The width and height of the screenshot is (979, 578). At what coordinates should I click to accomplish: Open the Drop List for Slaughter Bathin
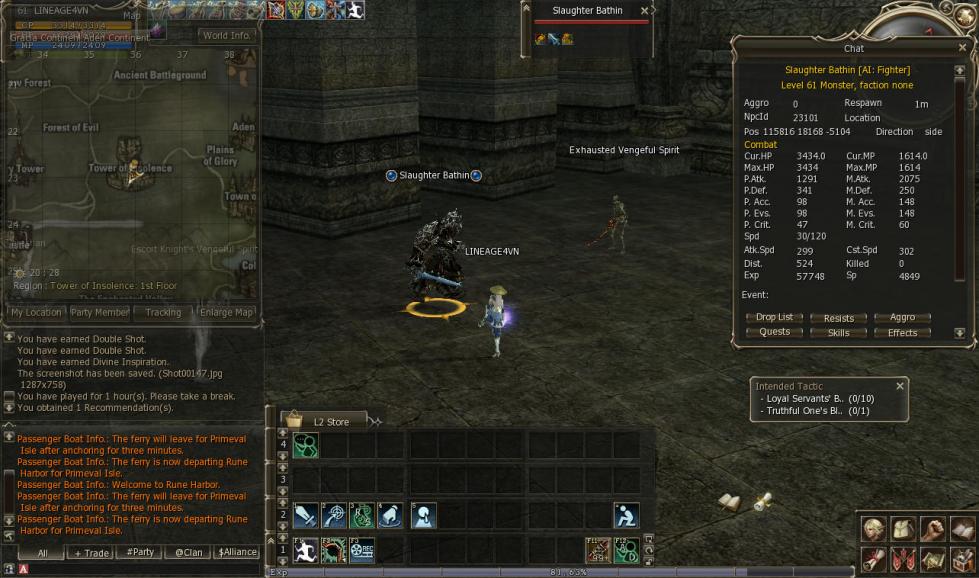(774, 318)
